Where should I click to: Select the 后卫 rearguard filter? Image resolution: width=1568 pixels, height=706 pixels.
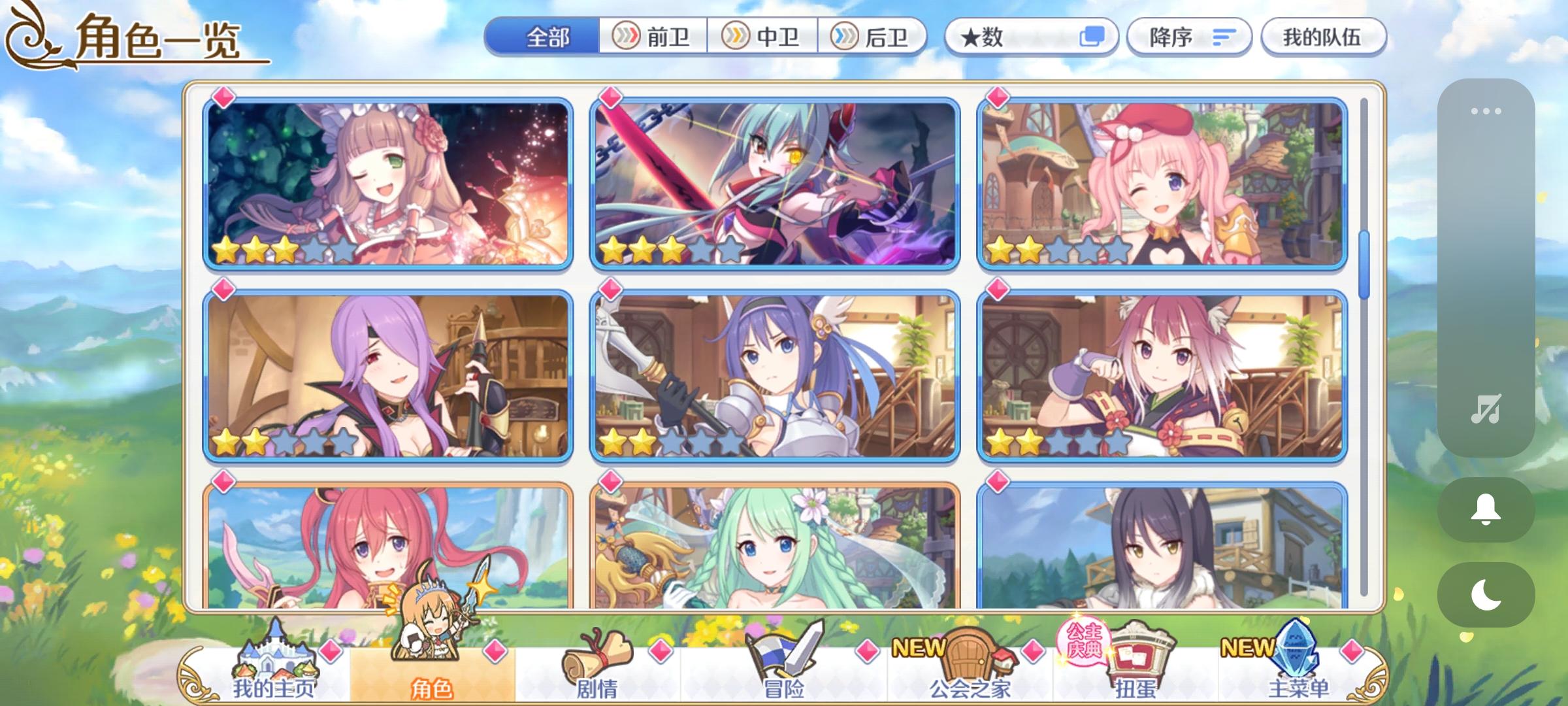[x=875, y=37]
